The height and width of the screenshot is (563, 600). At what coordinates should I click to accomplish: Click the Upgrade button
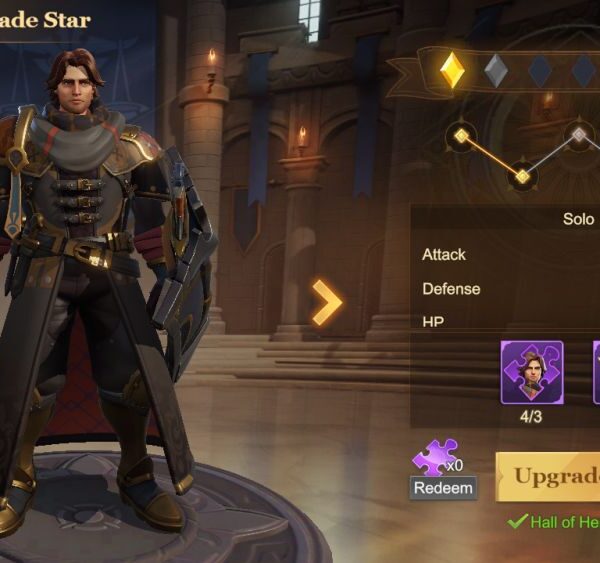click(x=549, y=476)
